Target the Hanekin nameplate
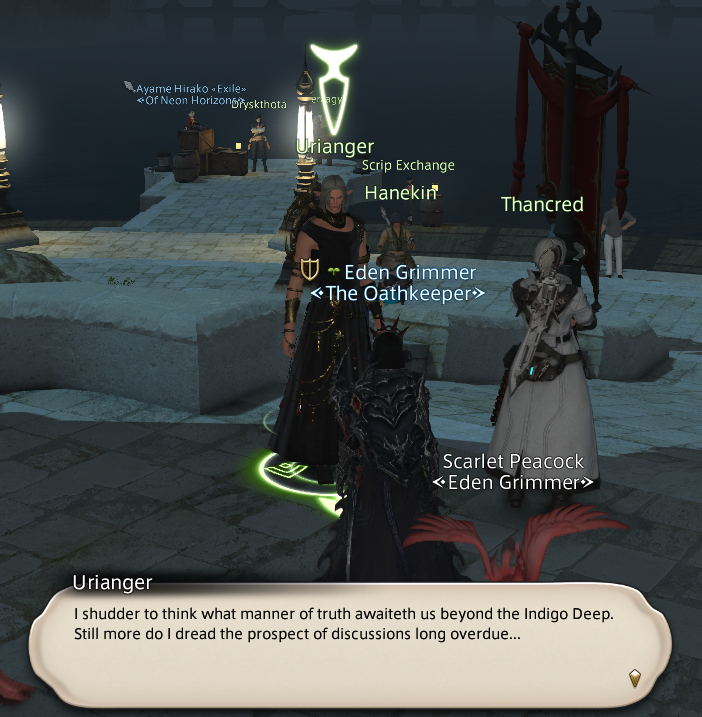Viewport: 702px width, 717px height. point(400,193)
